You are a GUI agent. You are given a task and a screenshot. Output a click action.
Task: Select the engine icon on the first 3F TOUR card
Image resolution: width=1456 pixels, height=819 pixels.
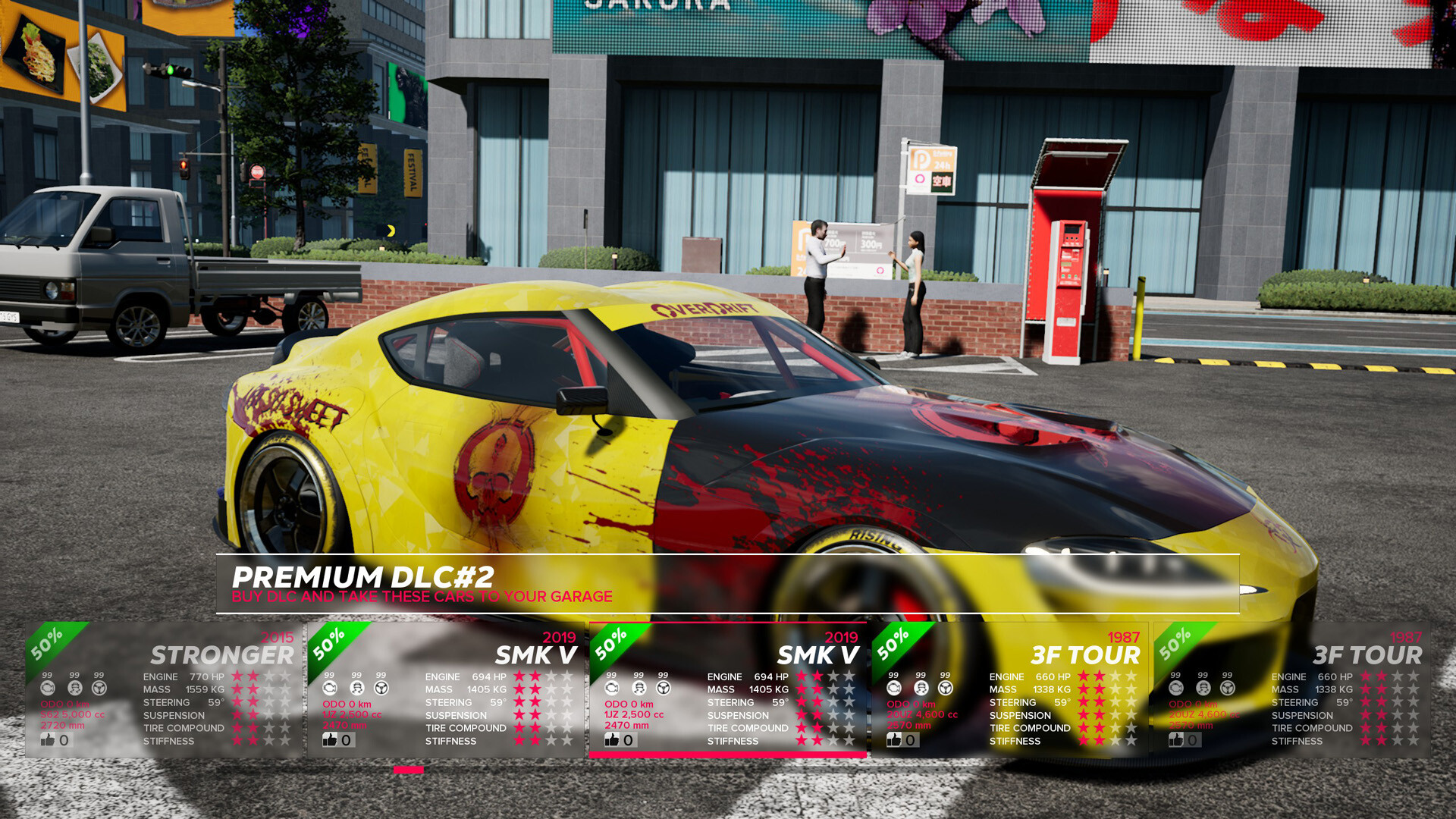(893, 689)
